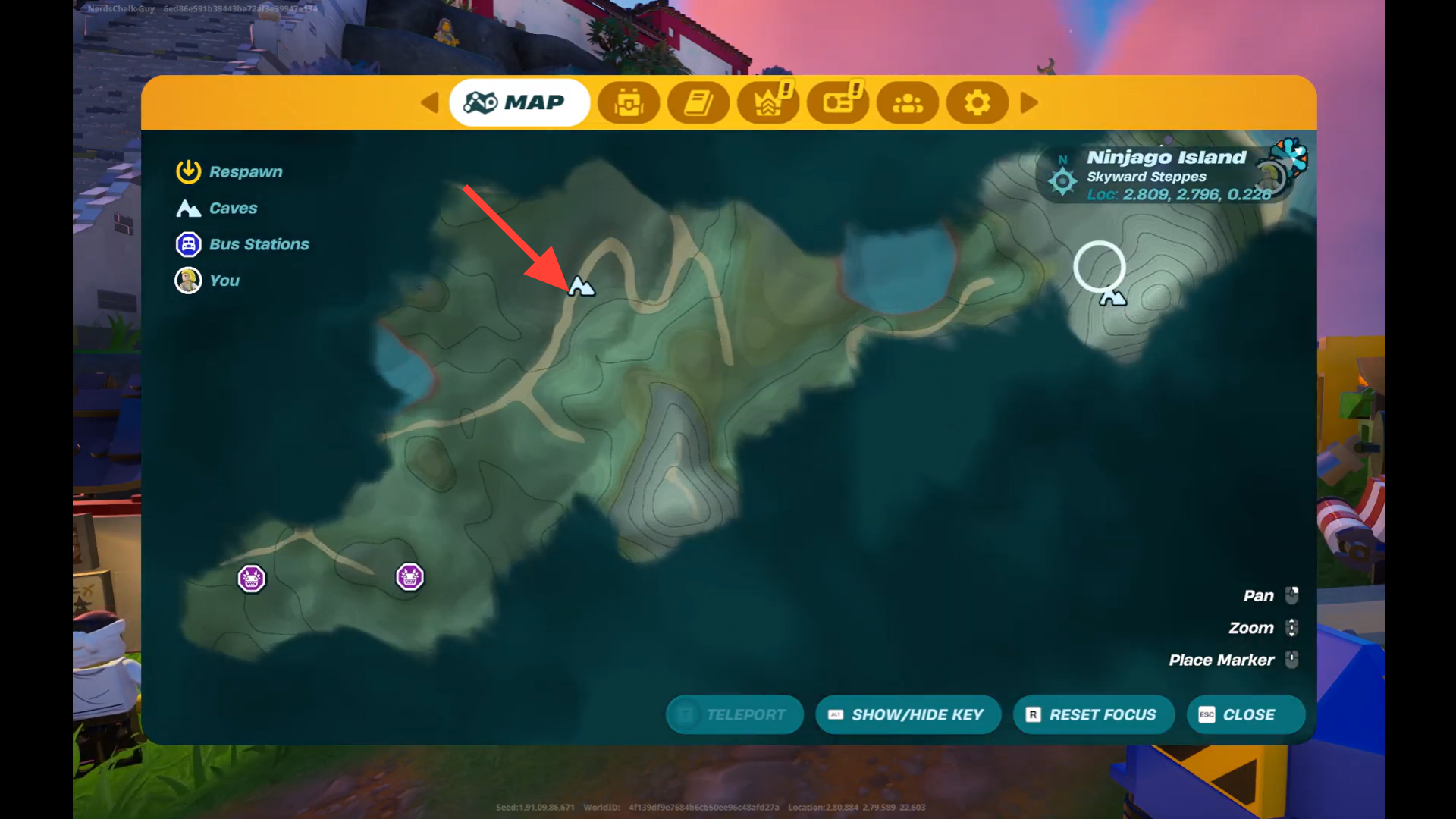Select the MAP tab

[519, 102]
